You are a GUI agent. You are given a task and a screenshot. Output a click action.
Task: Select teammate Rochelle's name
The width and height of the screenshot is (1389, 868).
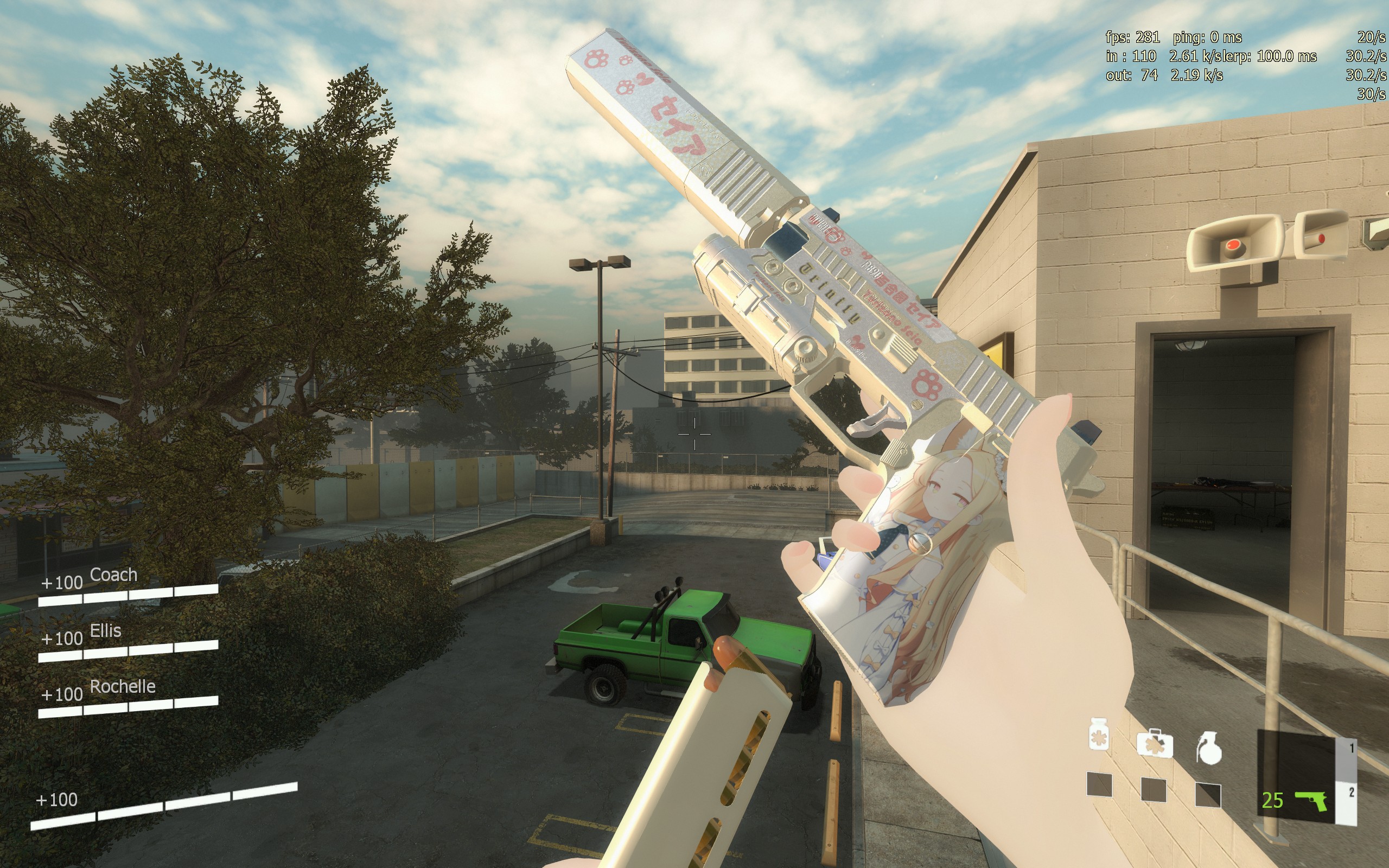(x=123, y=687)
